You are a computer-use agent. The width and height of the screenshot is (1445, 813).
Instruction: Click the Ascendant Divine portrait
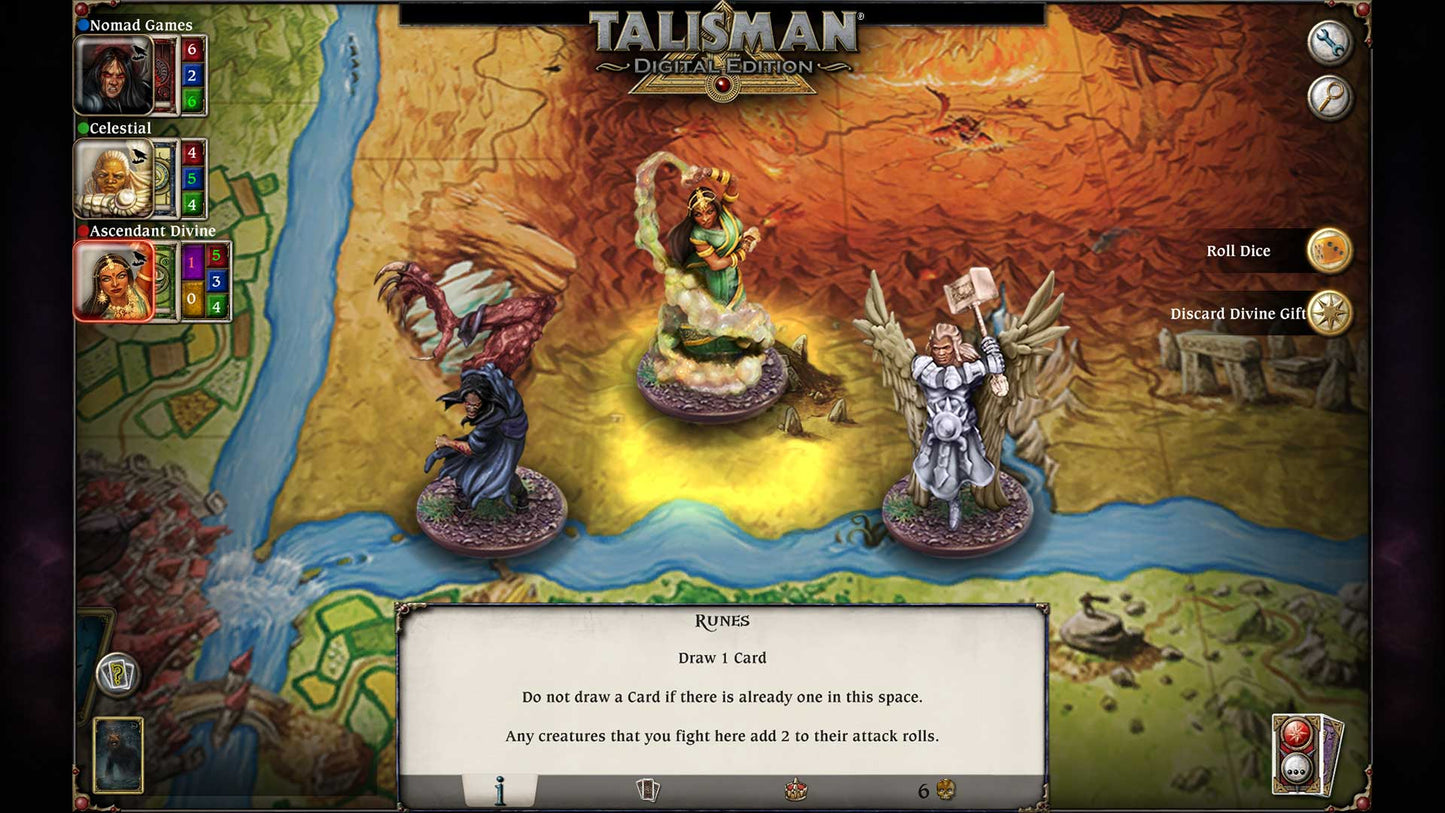pos(108,282)
